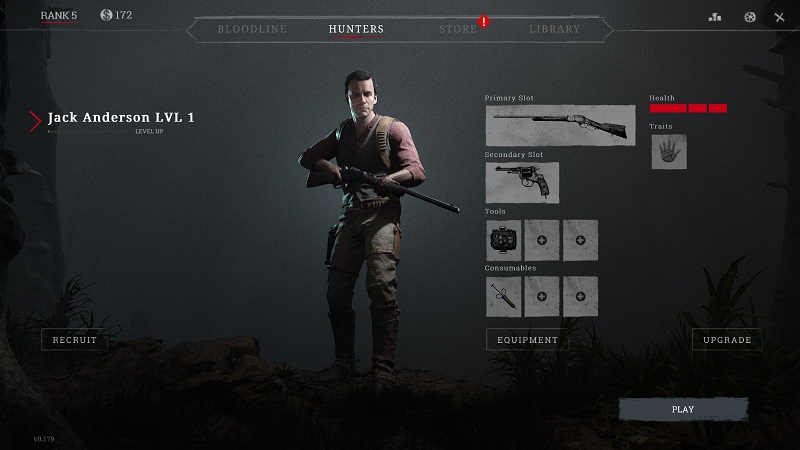This screenshot has height=450, width=800.
Task: Switch to the Bloodline tab
Action: click(252, 29)
